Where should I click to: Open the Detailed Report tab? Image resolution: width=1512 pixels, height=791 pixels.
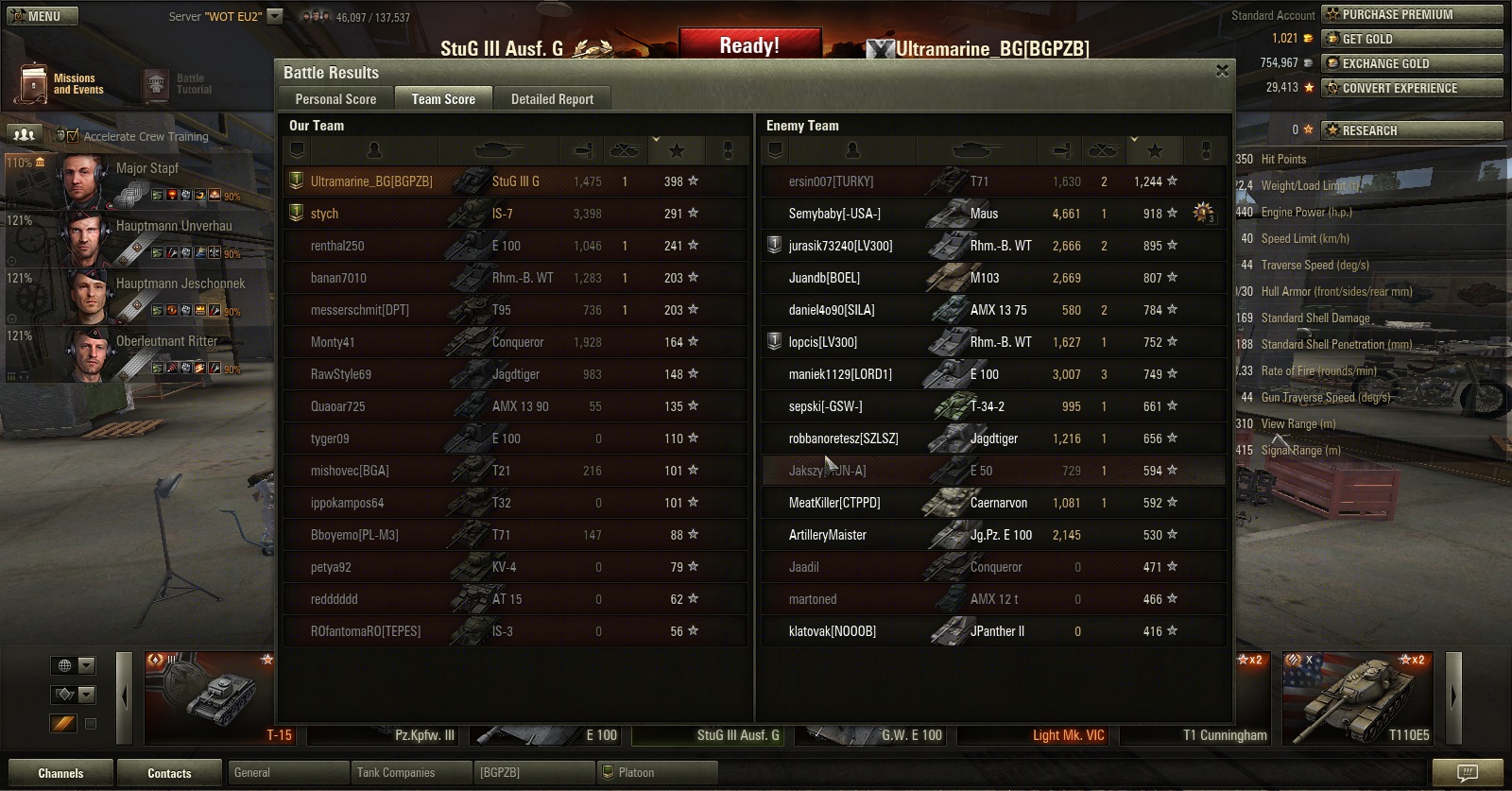click(x=552, y=99)
